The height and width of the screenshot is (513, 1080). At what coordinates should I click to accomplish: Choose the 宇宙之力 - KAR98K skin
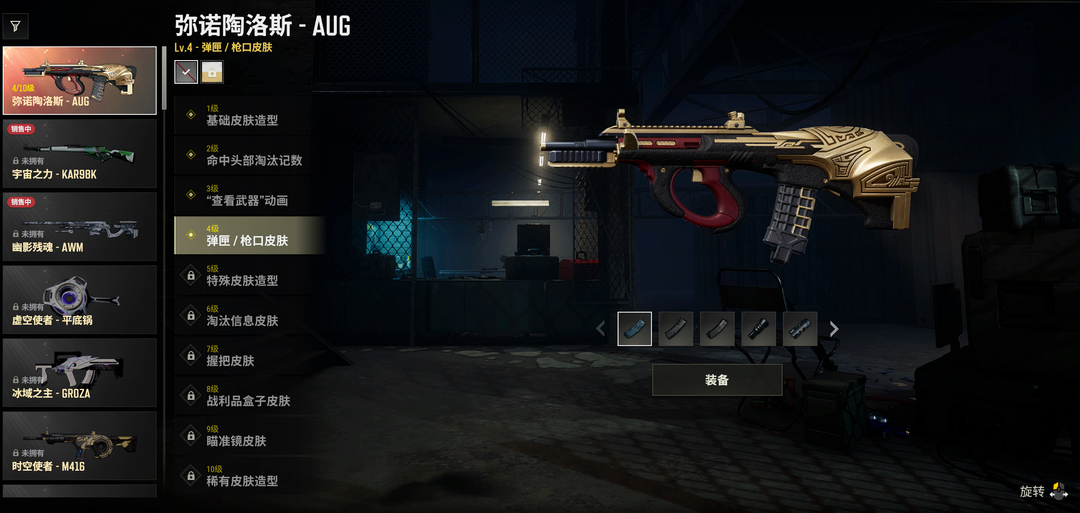(x=80, y=153)
